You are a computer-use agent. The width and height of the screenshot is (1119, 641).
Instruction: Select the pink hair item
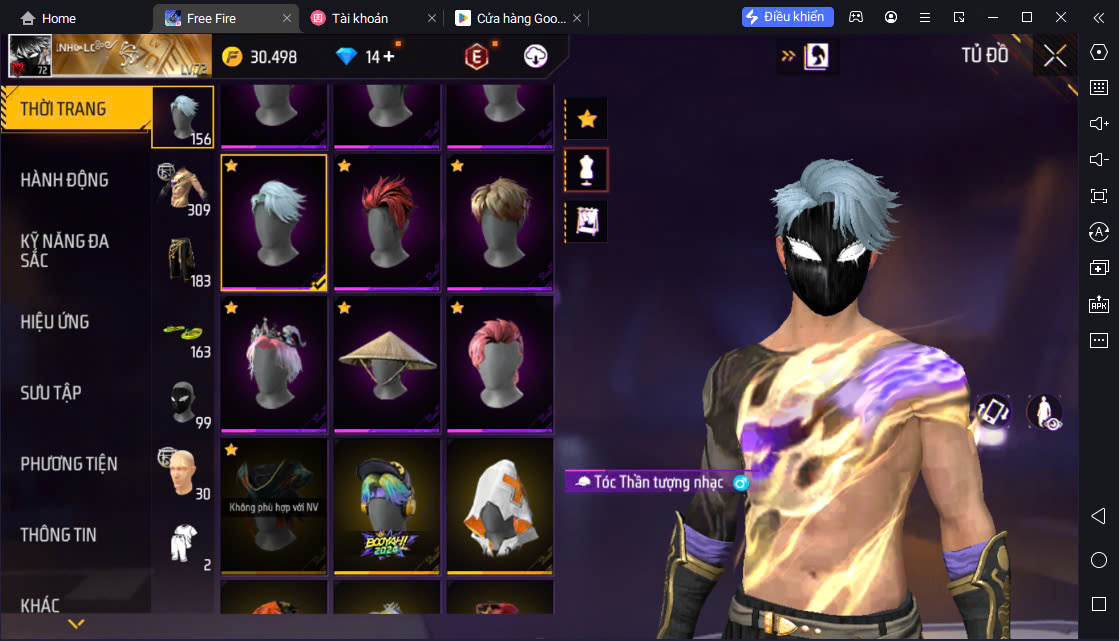tap(500, 364)
